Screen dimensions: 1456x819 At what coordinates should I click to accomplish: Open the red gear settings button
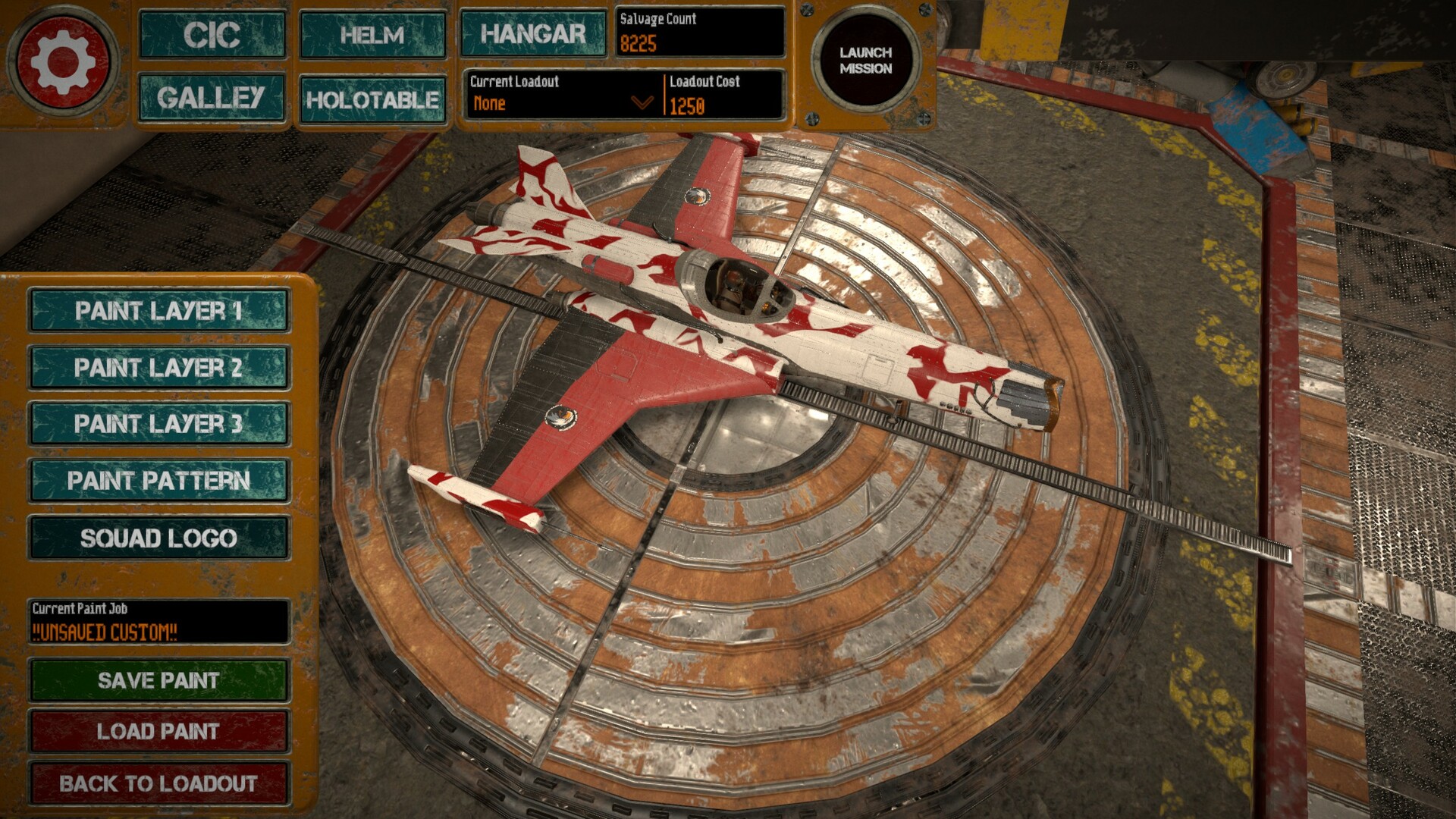point(63,61)
